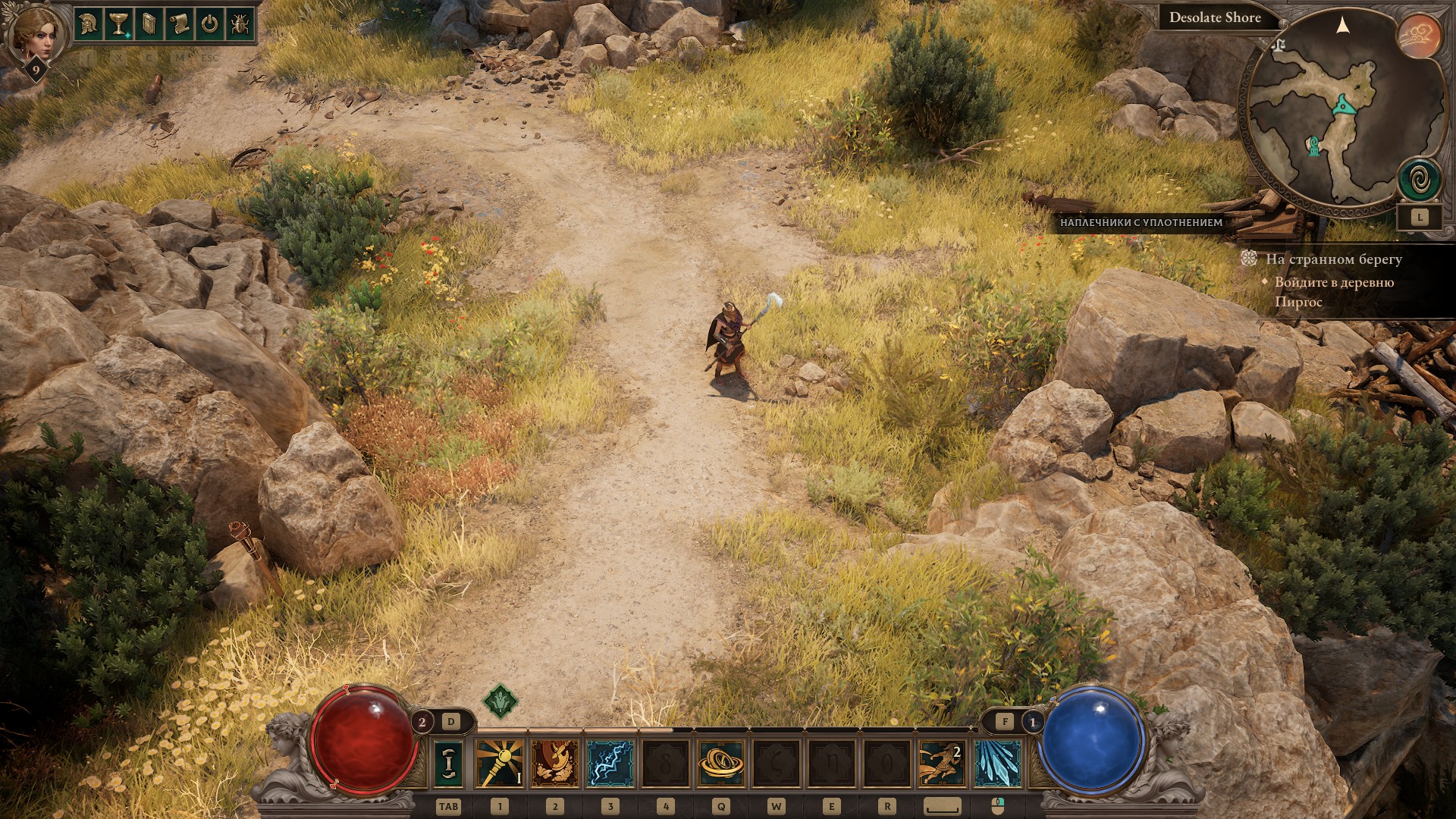Open the book journal icon
The width and height of the screenshot is (1456, 819).
click(x=149, y=24)
